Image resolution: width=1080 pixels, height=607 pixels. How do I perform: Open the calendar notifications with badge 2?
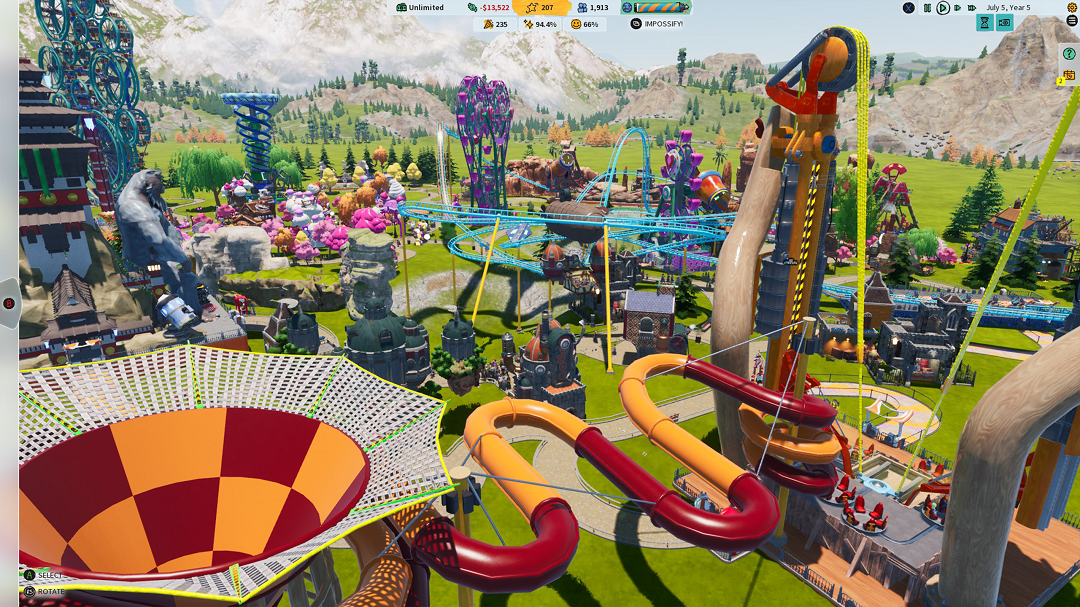point(1067,75)
